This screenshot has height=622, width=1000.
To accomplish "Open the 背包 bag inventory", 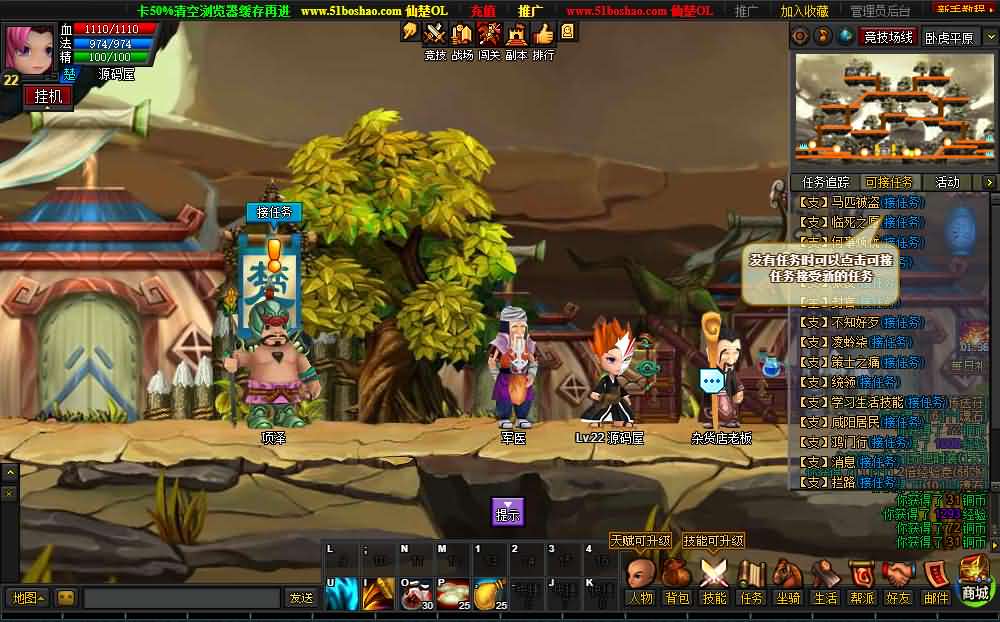I will coord(677,576).
